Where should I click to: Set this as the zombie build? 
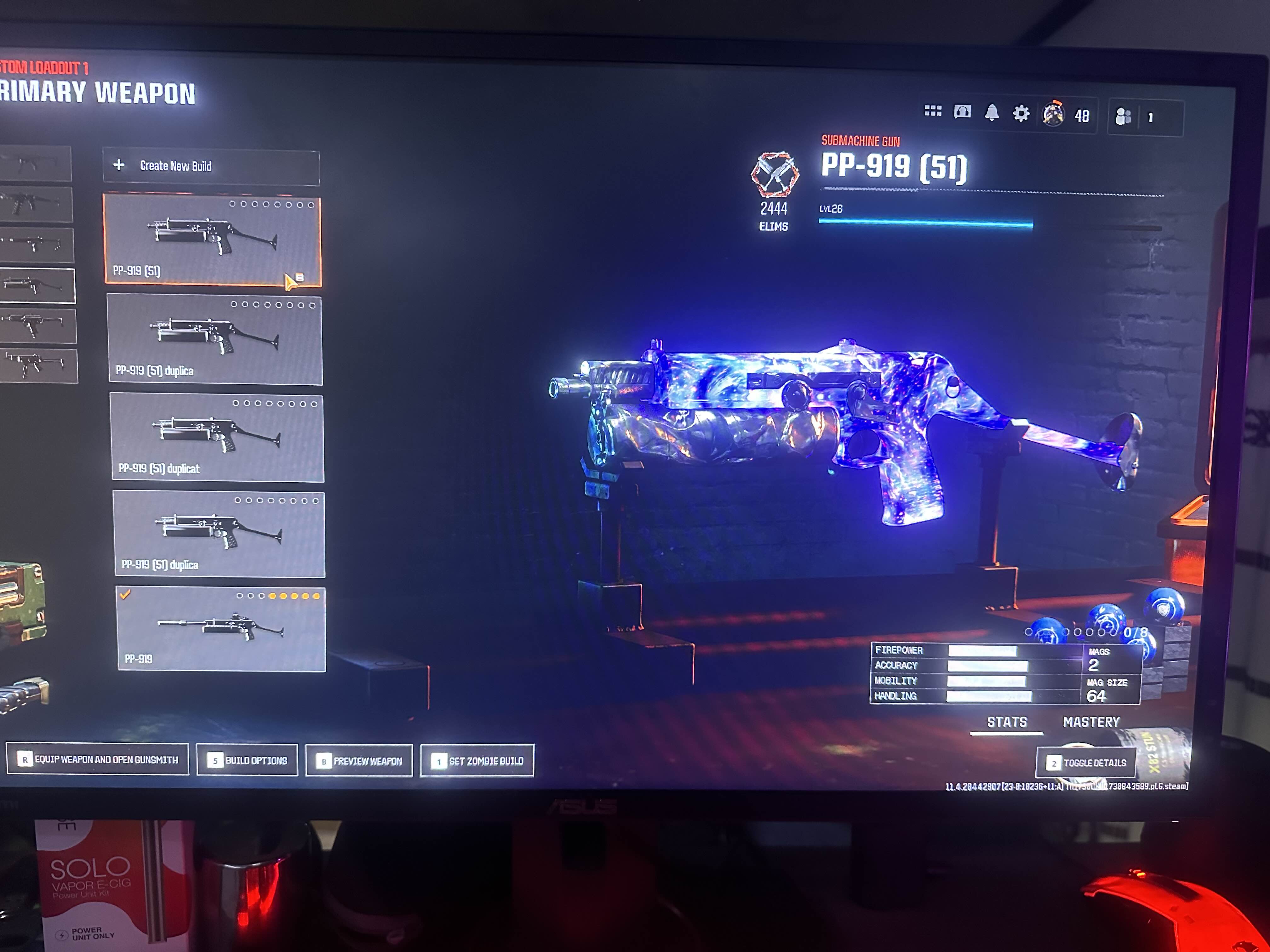tap(477, 761)
